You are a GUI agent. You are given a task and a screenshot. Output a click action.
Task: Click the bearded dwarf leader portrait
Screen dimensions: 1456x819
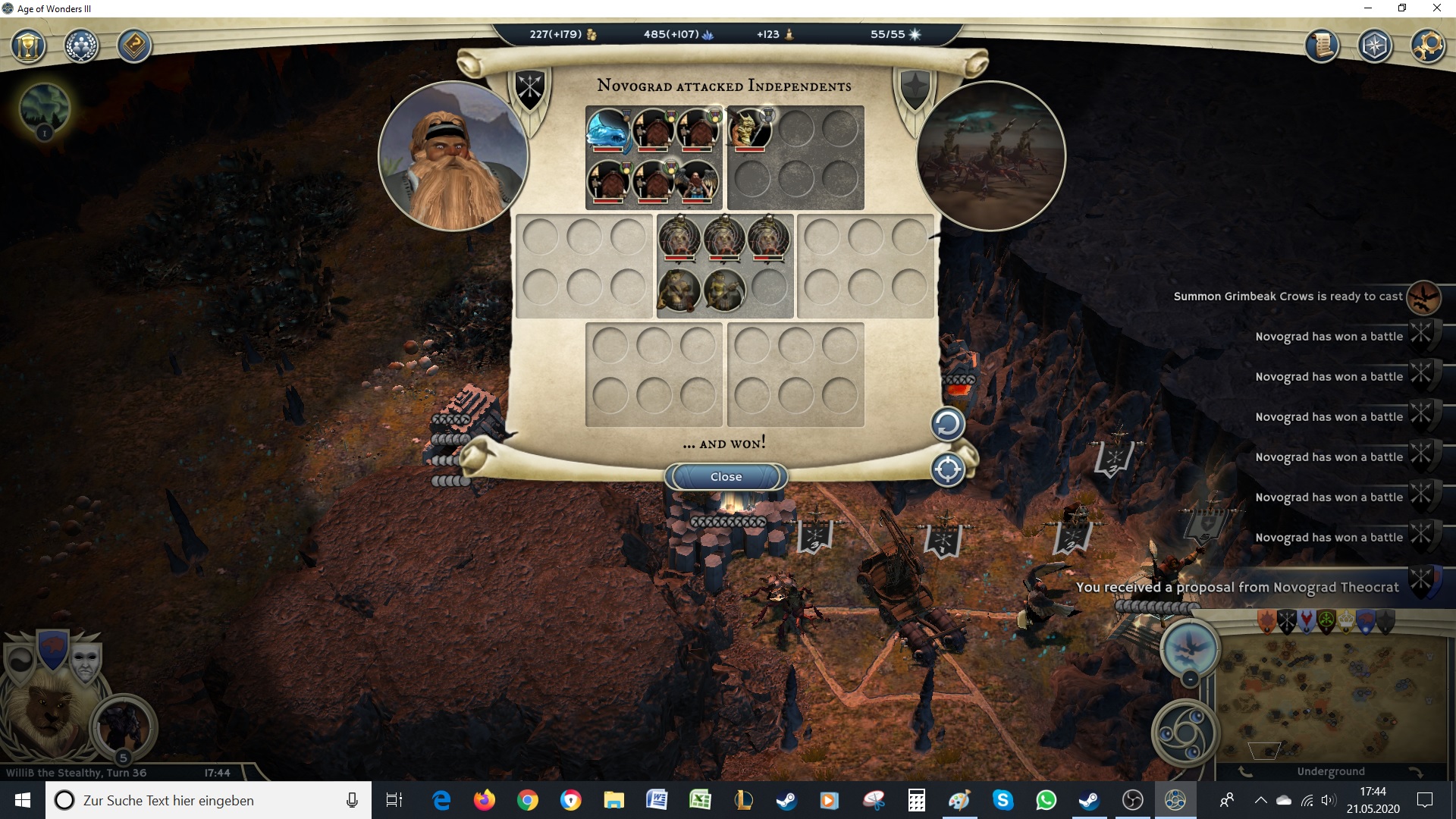(x=453, y=157)
